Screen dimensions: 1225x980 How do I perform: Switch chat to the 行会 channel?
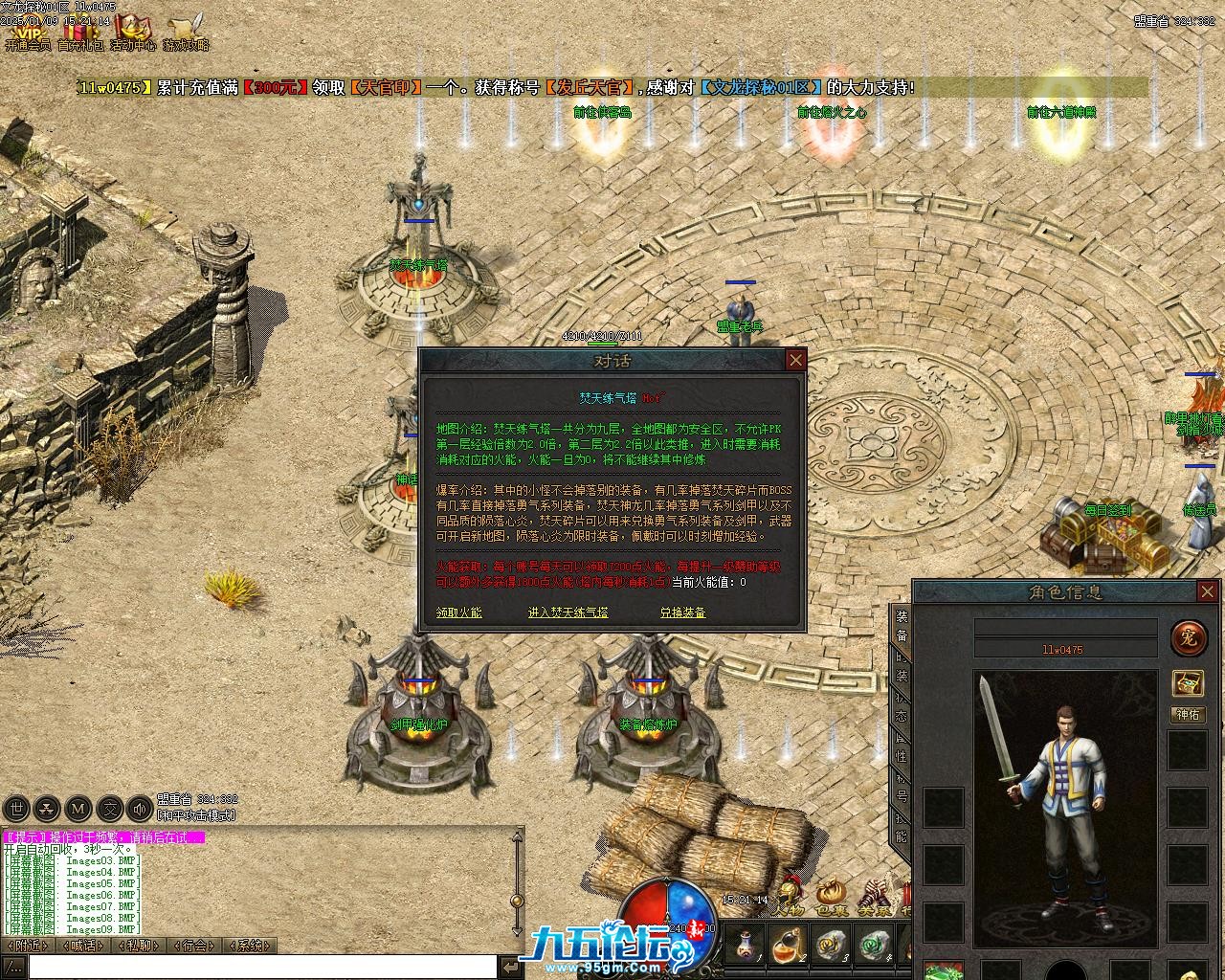coord(195,946)
